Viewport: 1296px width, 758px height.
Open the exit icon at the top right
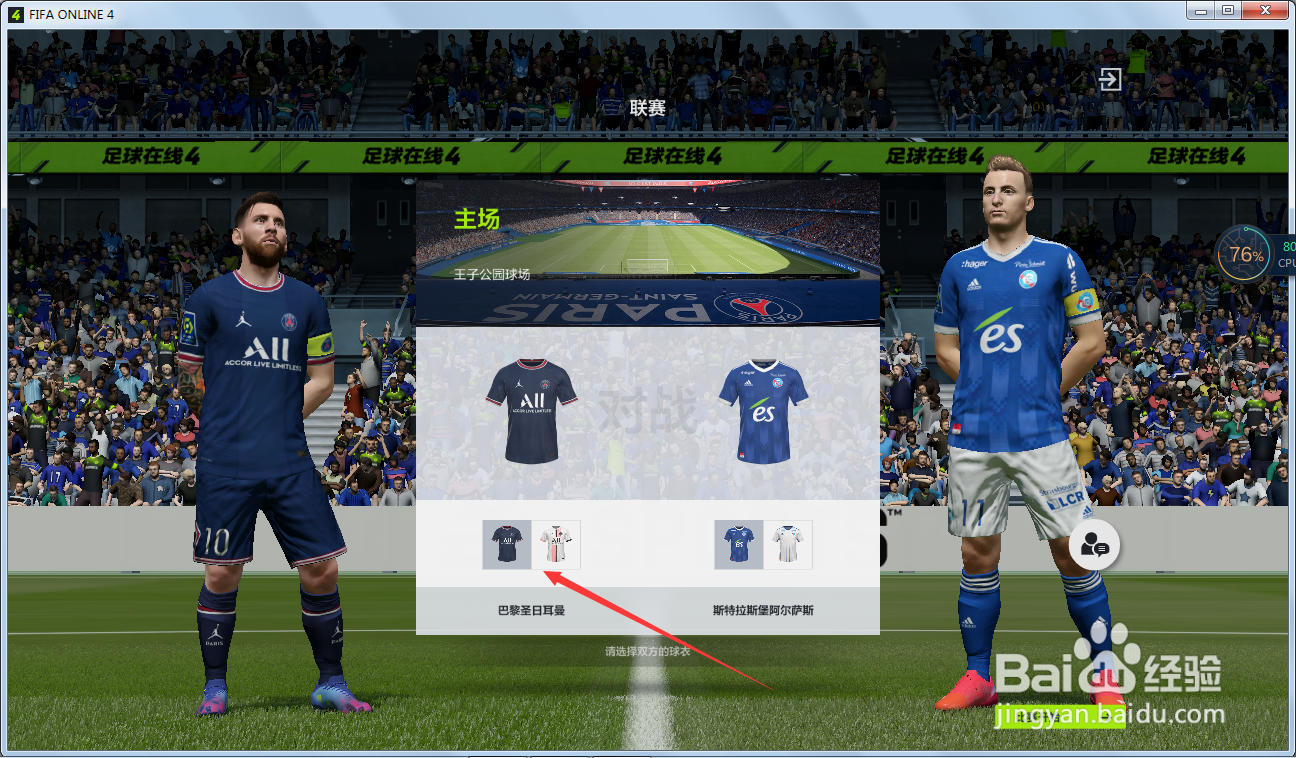(x=1109, y=80)
